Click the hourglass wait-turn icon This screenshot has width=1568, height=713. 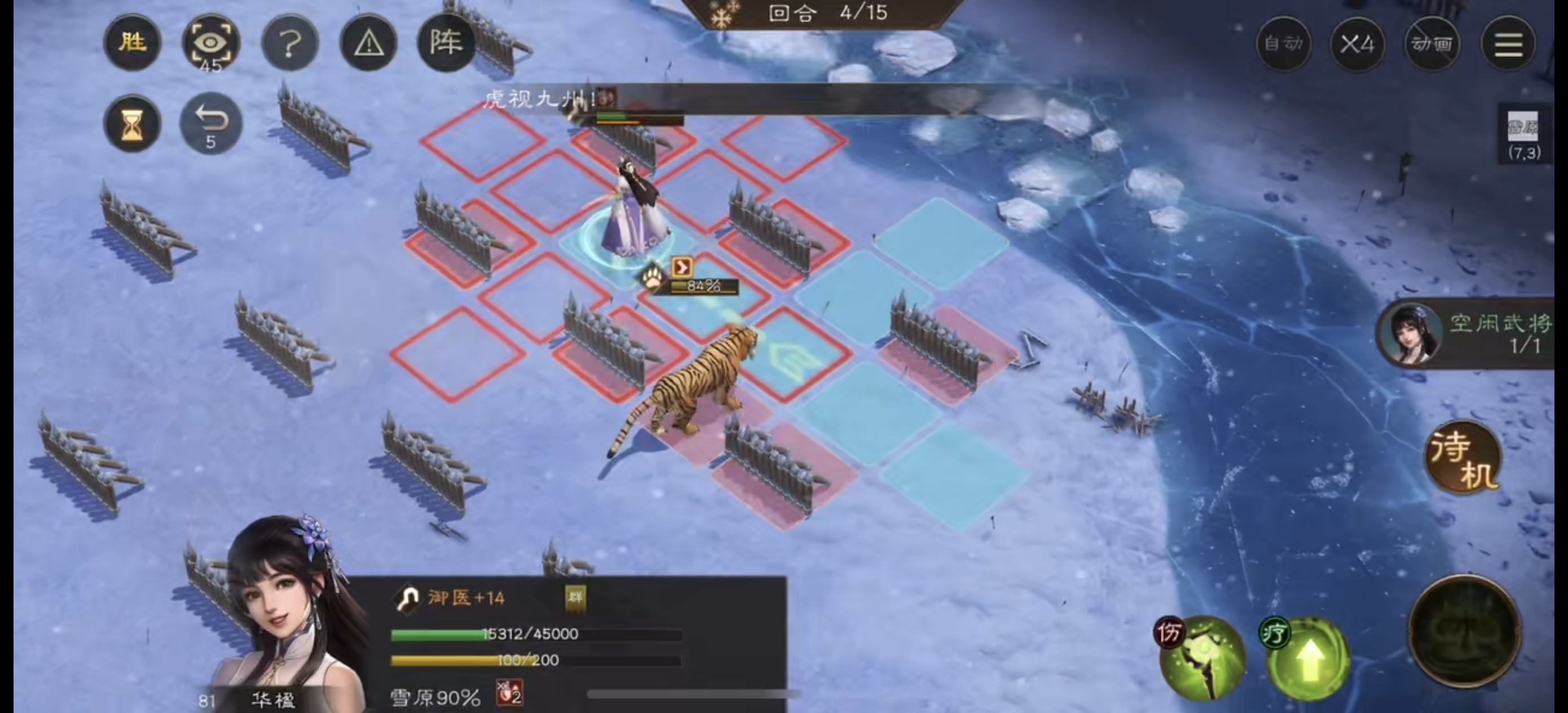click(132, 124)
